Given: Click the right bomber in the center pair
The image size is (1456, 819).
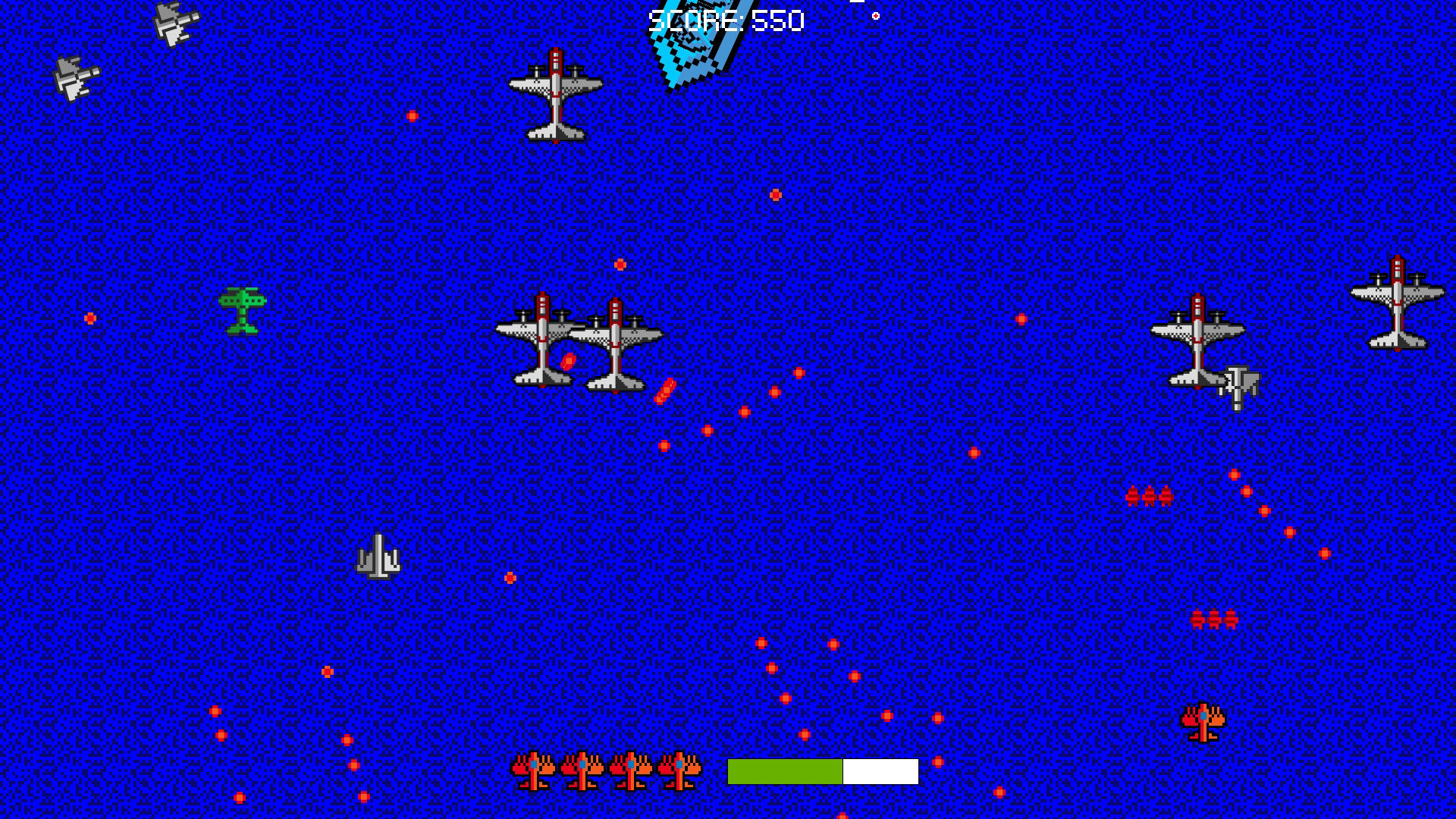Looking at the screenshot, I should click(614, 341).
